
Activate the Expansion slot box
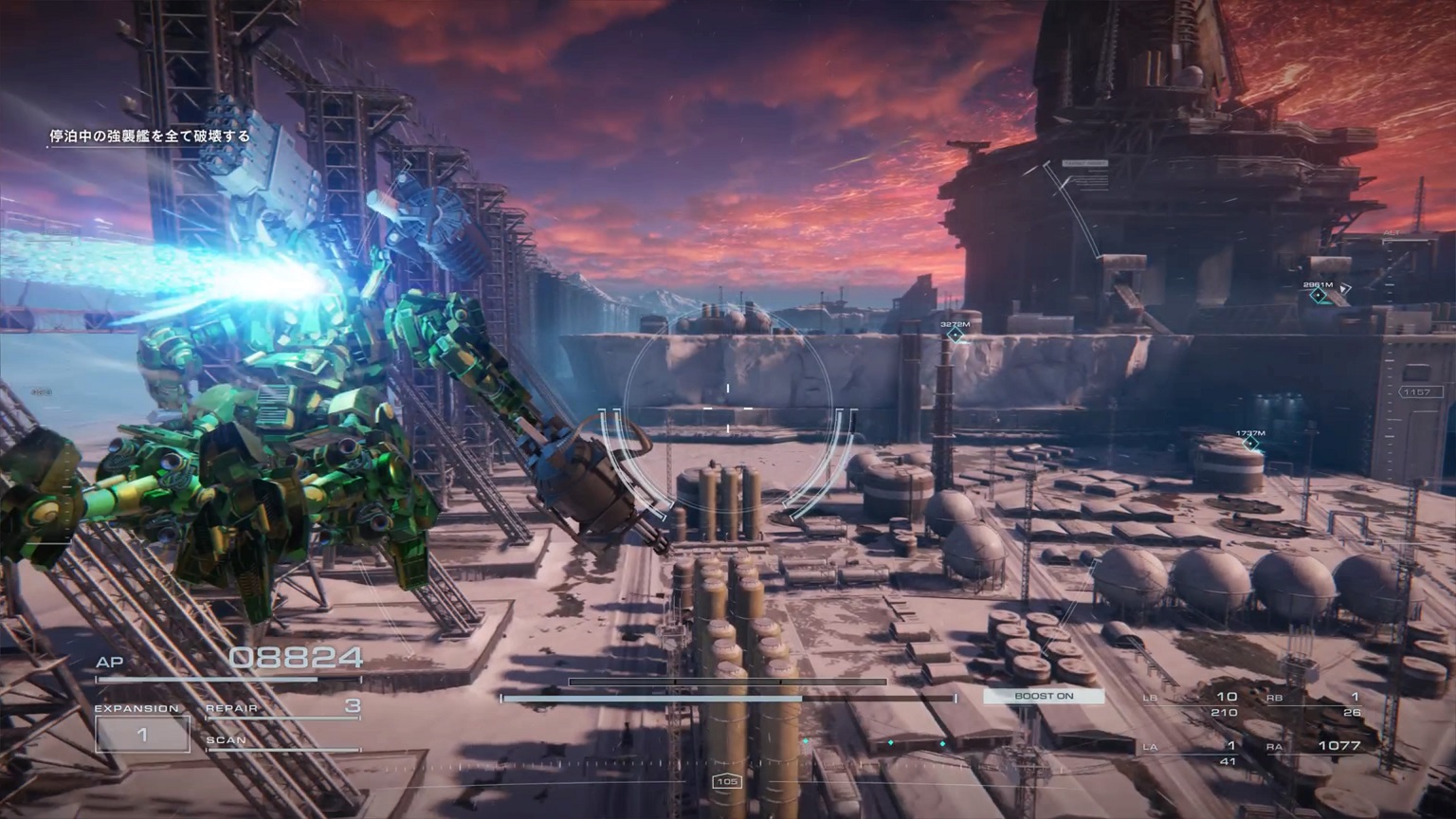pyautogui.click(x=142, y=735)
